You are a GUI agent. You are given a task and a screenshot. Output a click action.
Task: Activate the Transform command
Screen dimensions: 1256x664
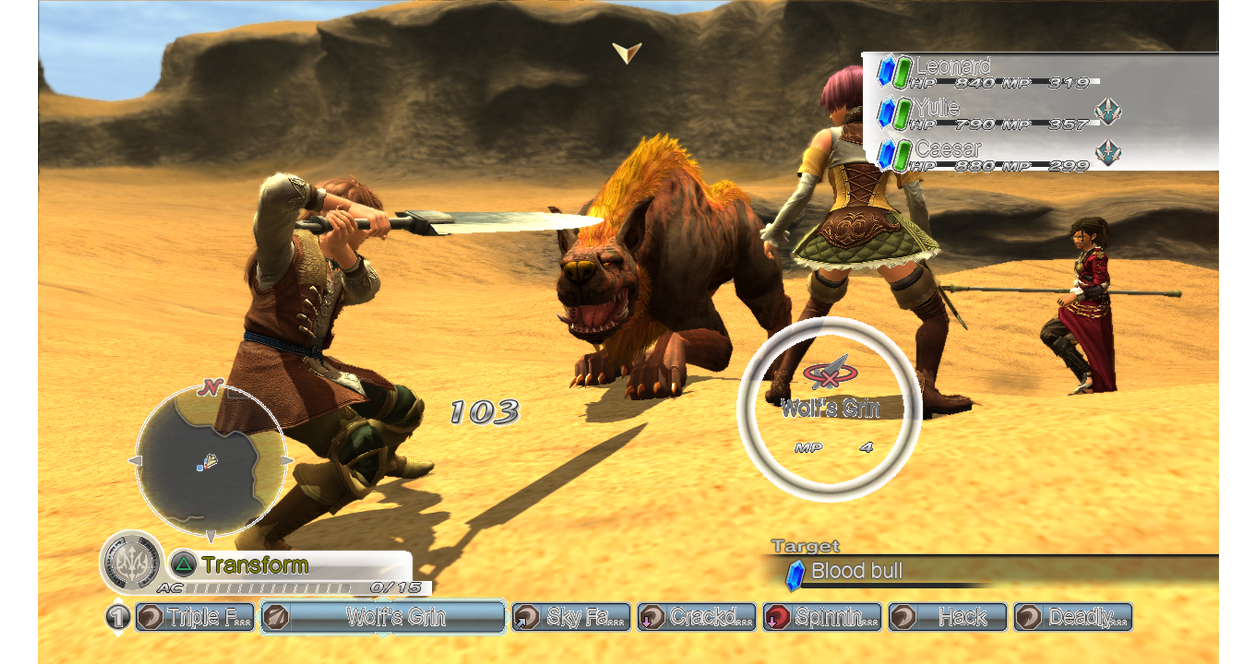tap(254, 565)
